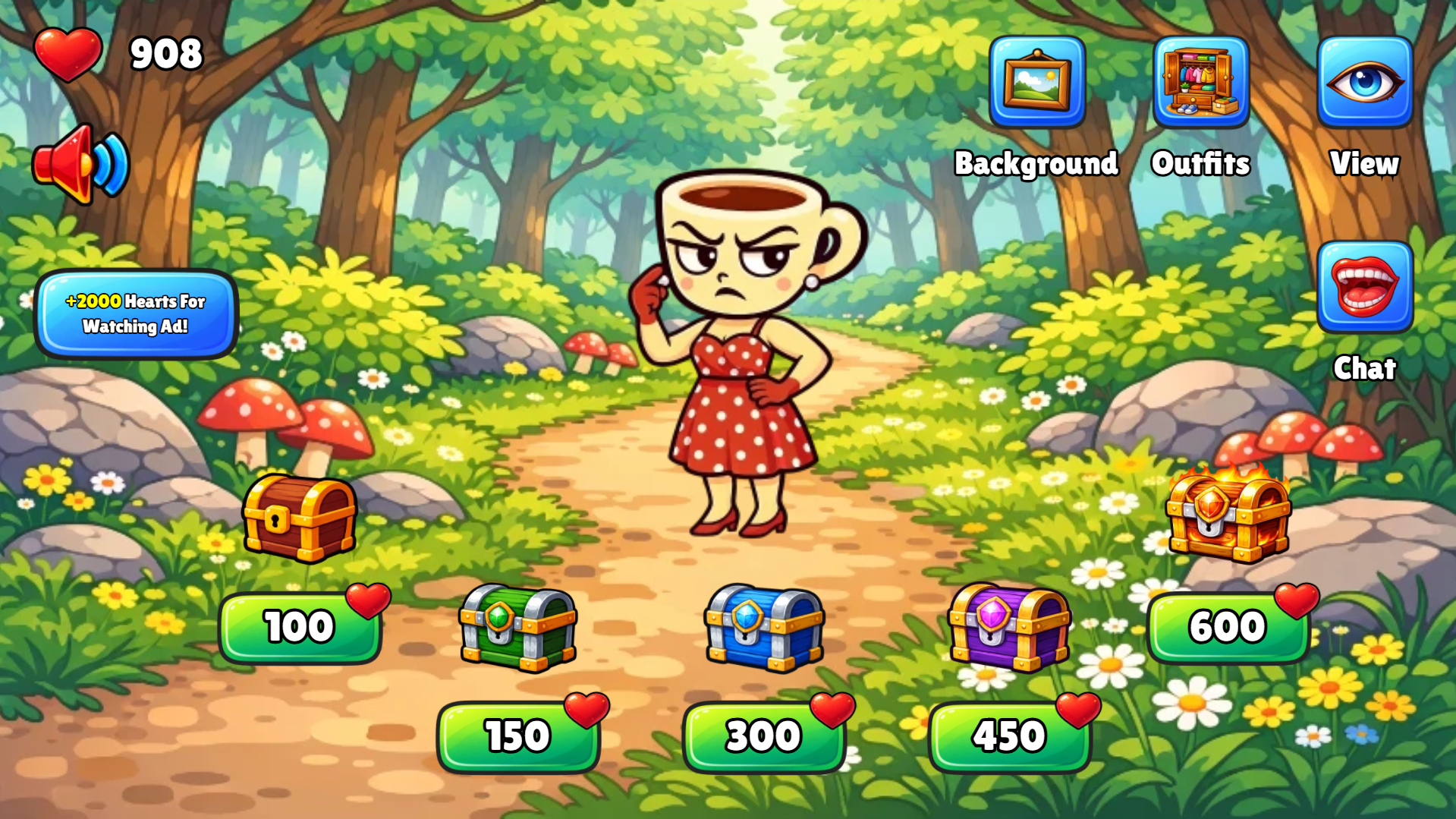Buy the 100 heart chest
This screenshot has width=1456, height=819.
click(x=300, y=626)
